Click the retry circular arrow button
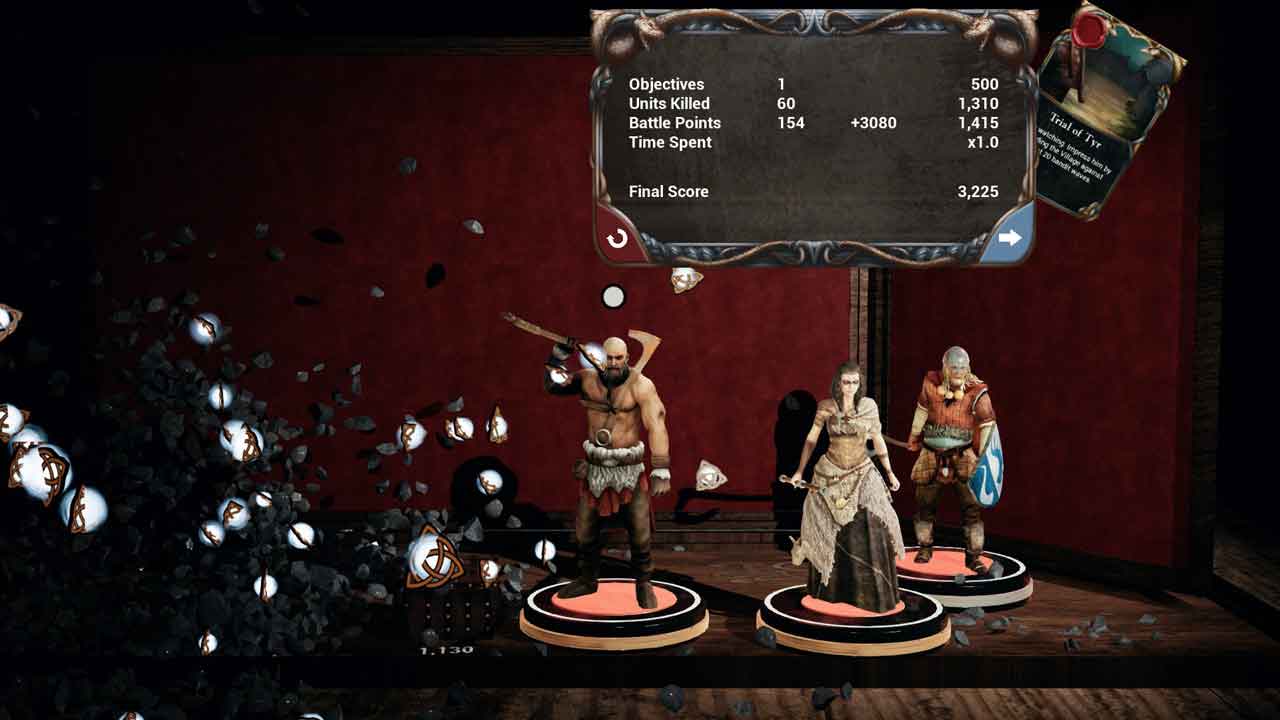The width and height of the screenshot is (1280, 720). [617, 238]
